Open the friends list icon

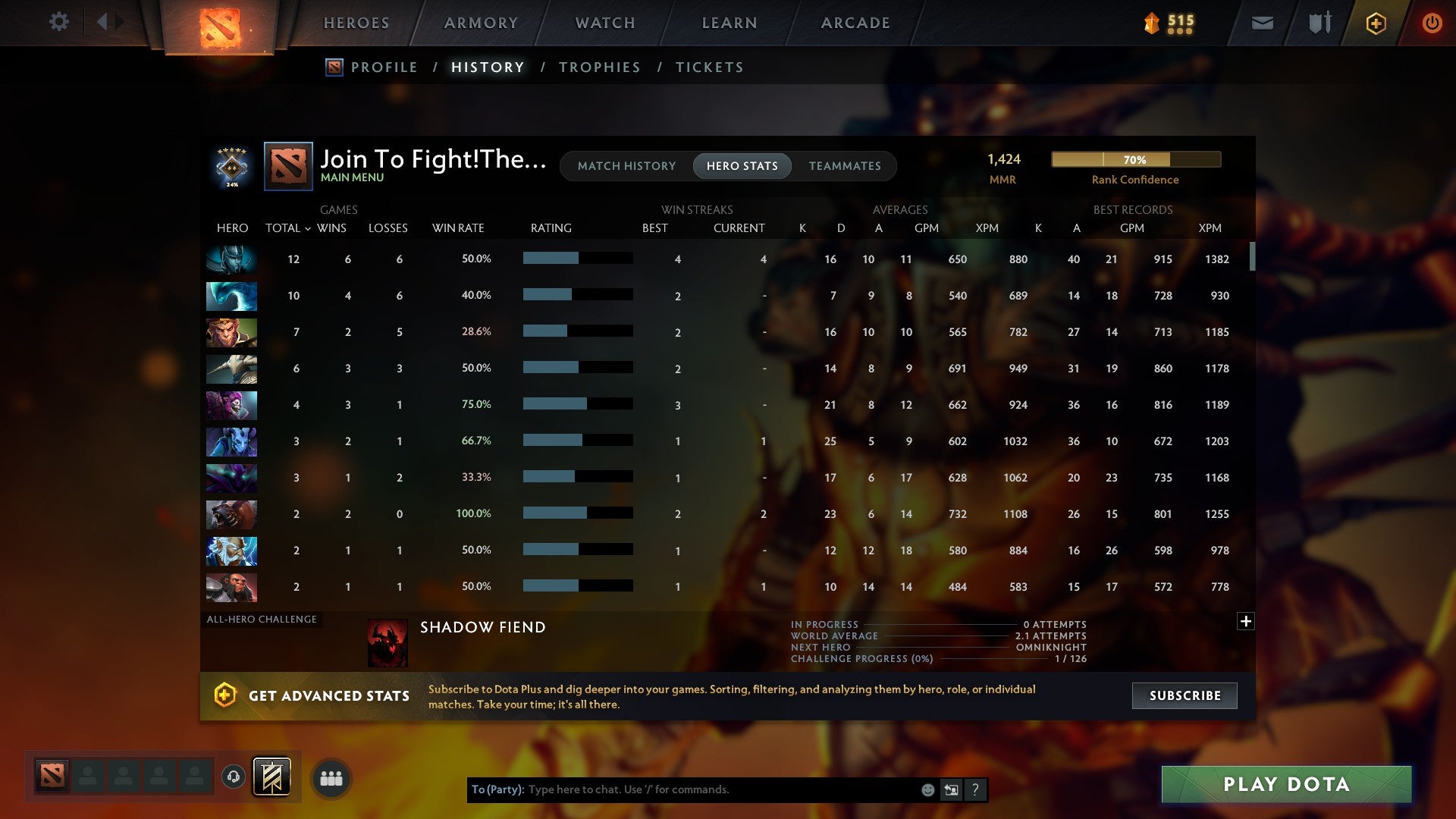(x=330, y=777)
